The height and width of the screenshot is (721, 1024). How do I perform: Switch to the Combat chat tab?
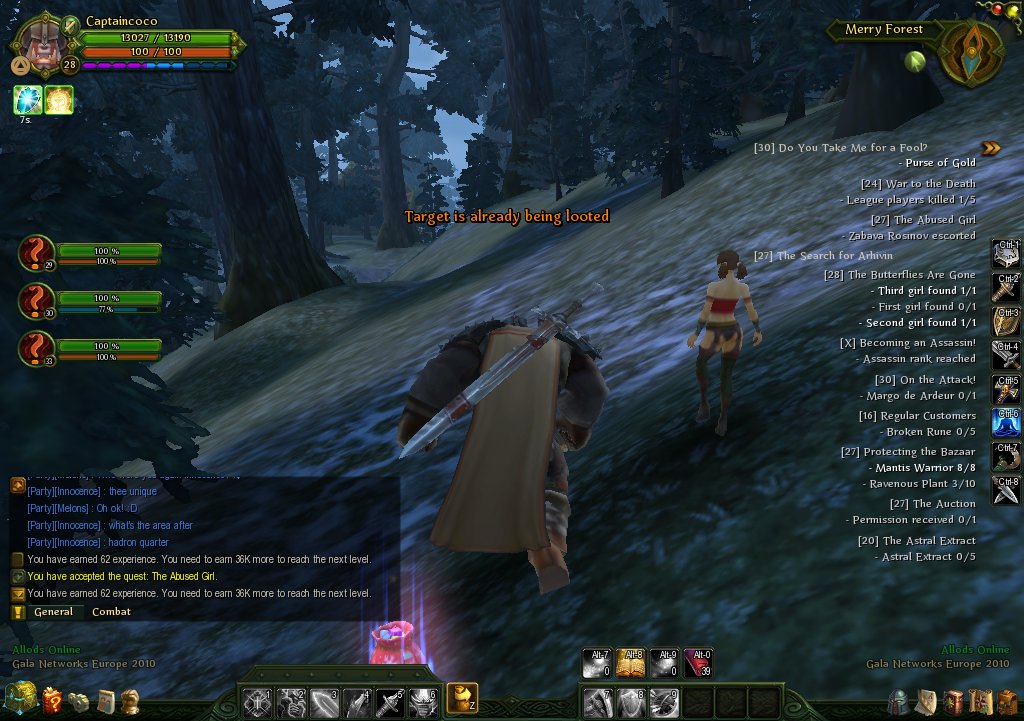(111, 612)
